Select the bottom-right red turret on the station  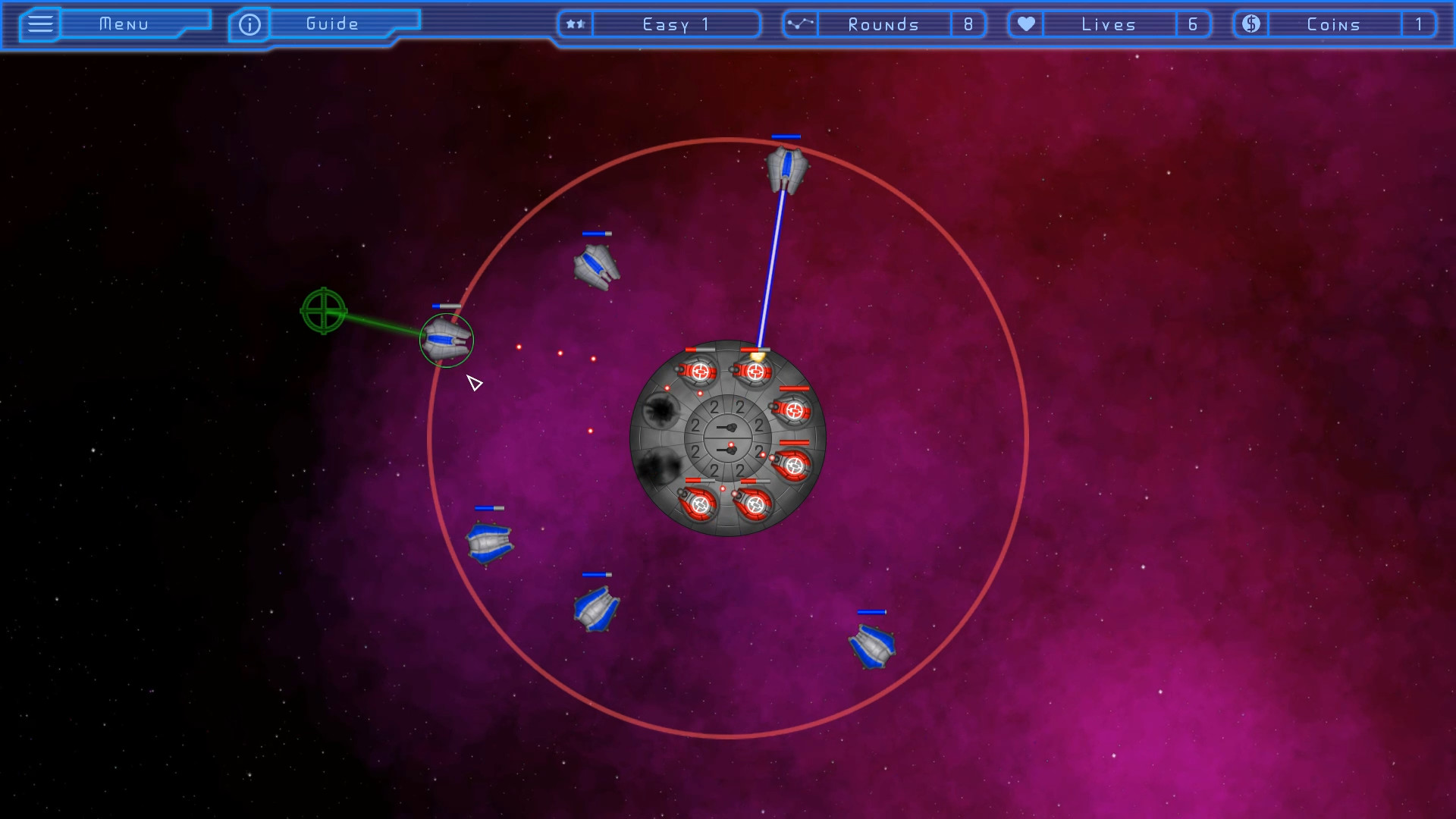click(755, 504)
